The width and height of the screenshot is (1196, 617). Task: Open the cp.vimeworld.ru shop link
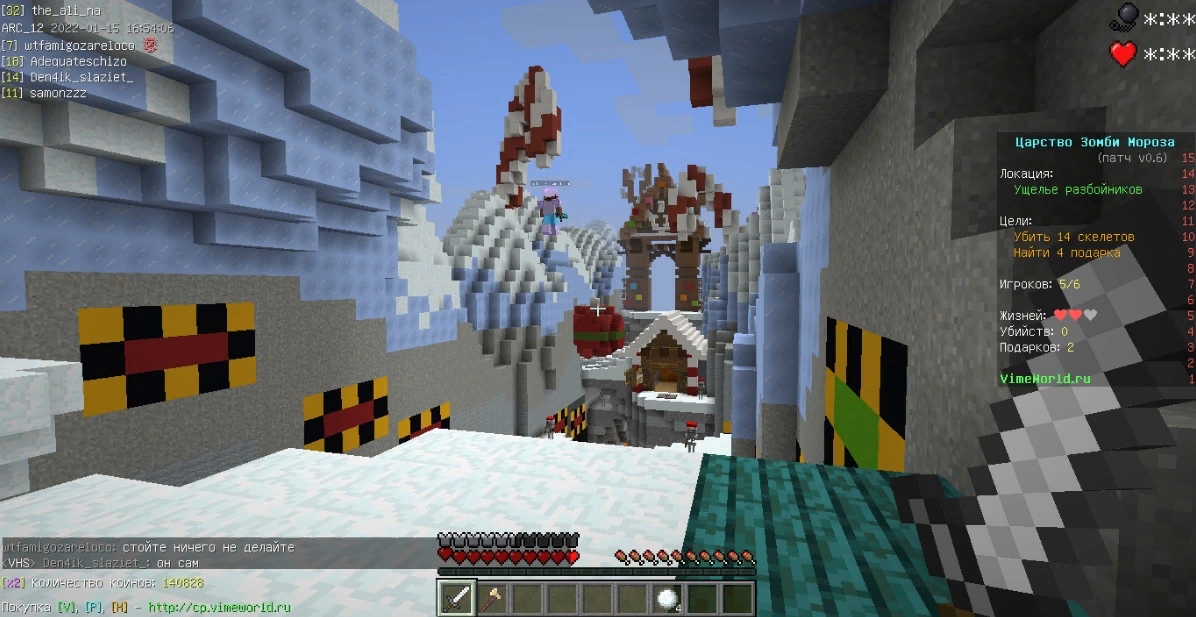[x=219, y=607]
